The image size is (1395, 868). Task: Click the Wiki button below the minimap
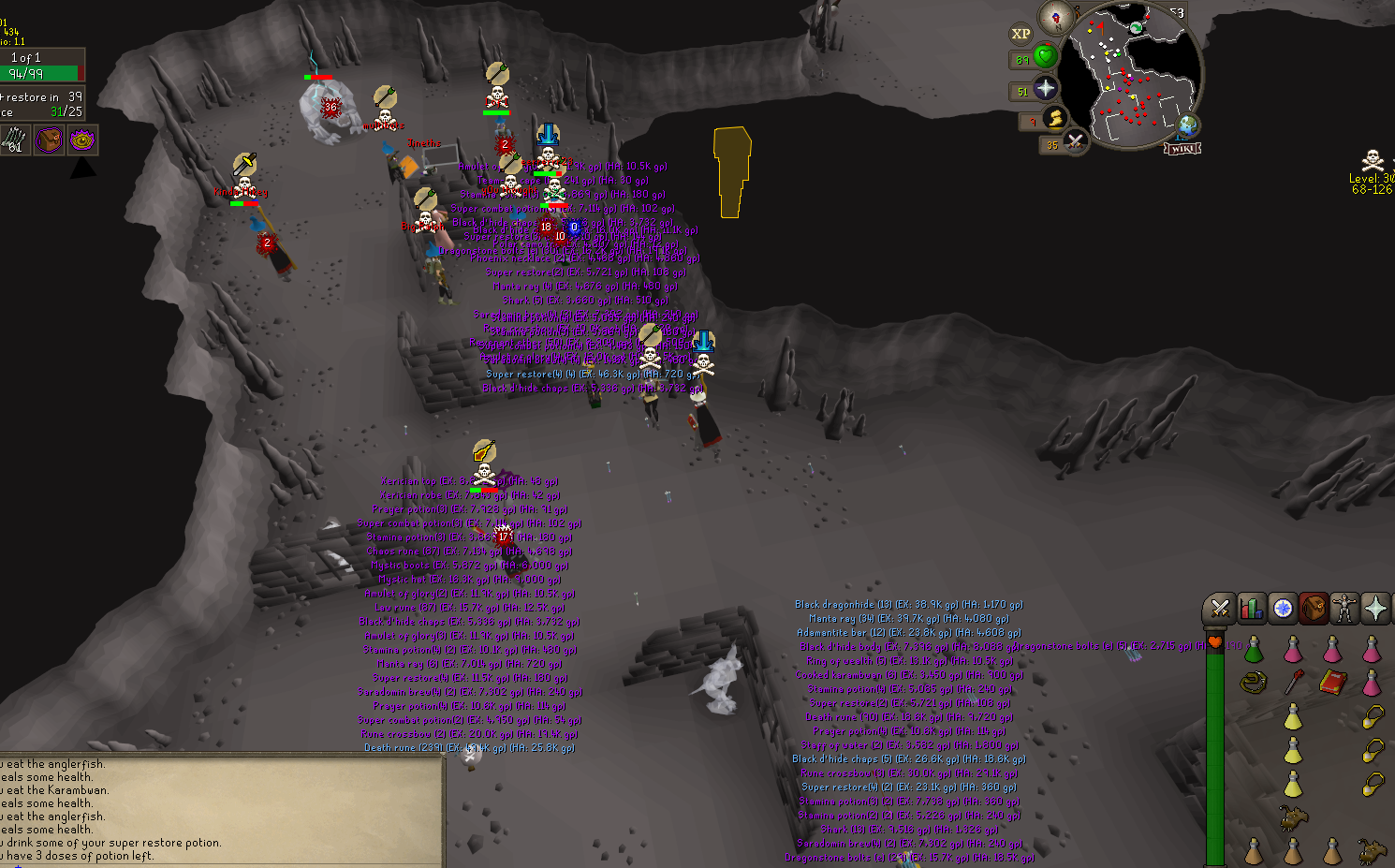1184,148
